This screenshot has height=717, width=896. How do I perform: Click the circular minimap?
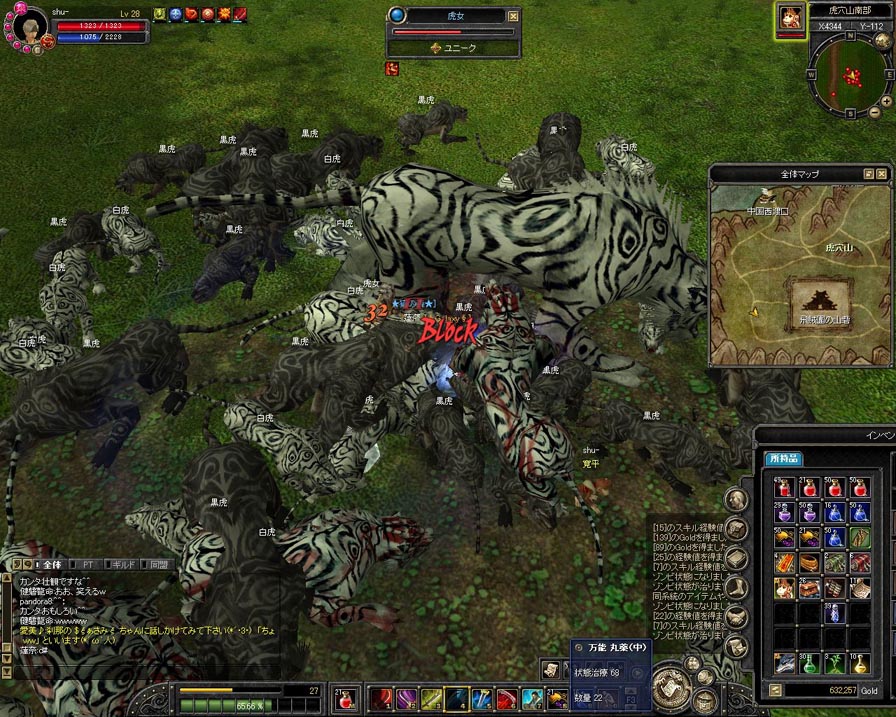coord(849,75)
